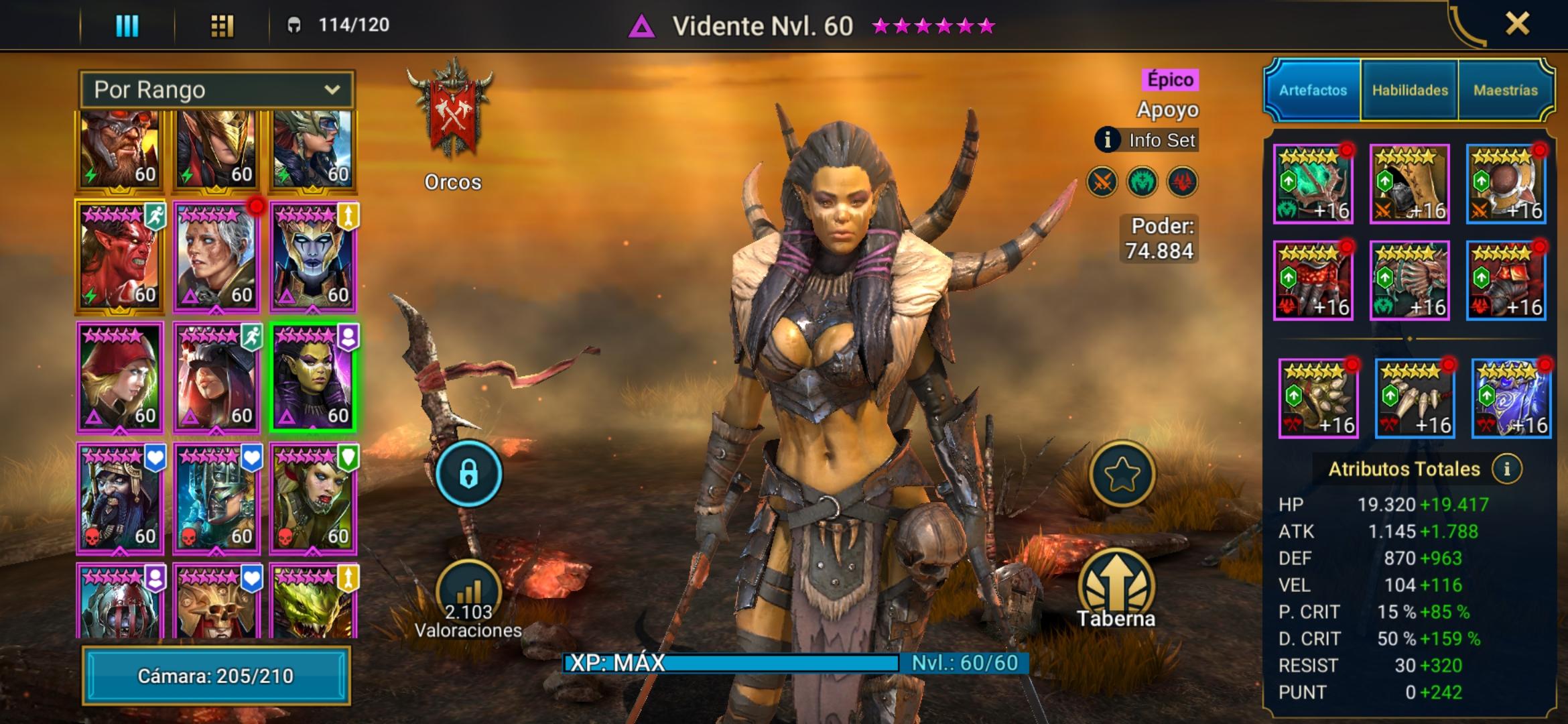Switch to the three-column list view
Viewport: 1568px width, 724px height.
(x=127, y=25)
